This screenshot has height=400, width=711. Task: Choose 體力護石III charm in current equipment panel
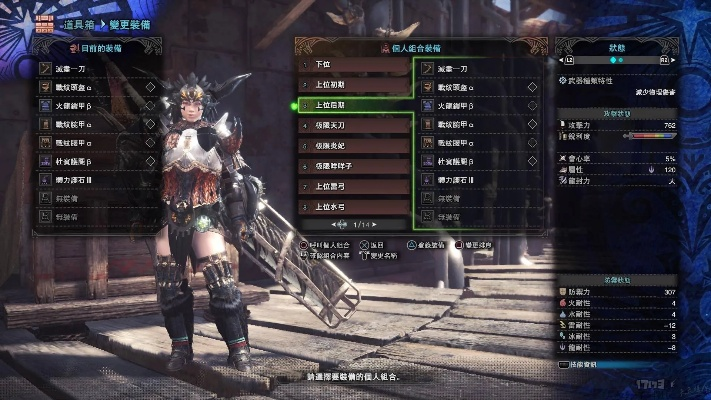(x=95, y=180)
